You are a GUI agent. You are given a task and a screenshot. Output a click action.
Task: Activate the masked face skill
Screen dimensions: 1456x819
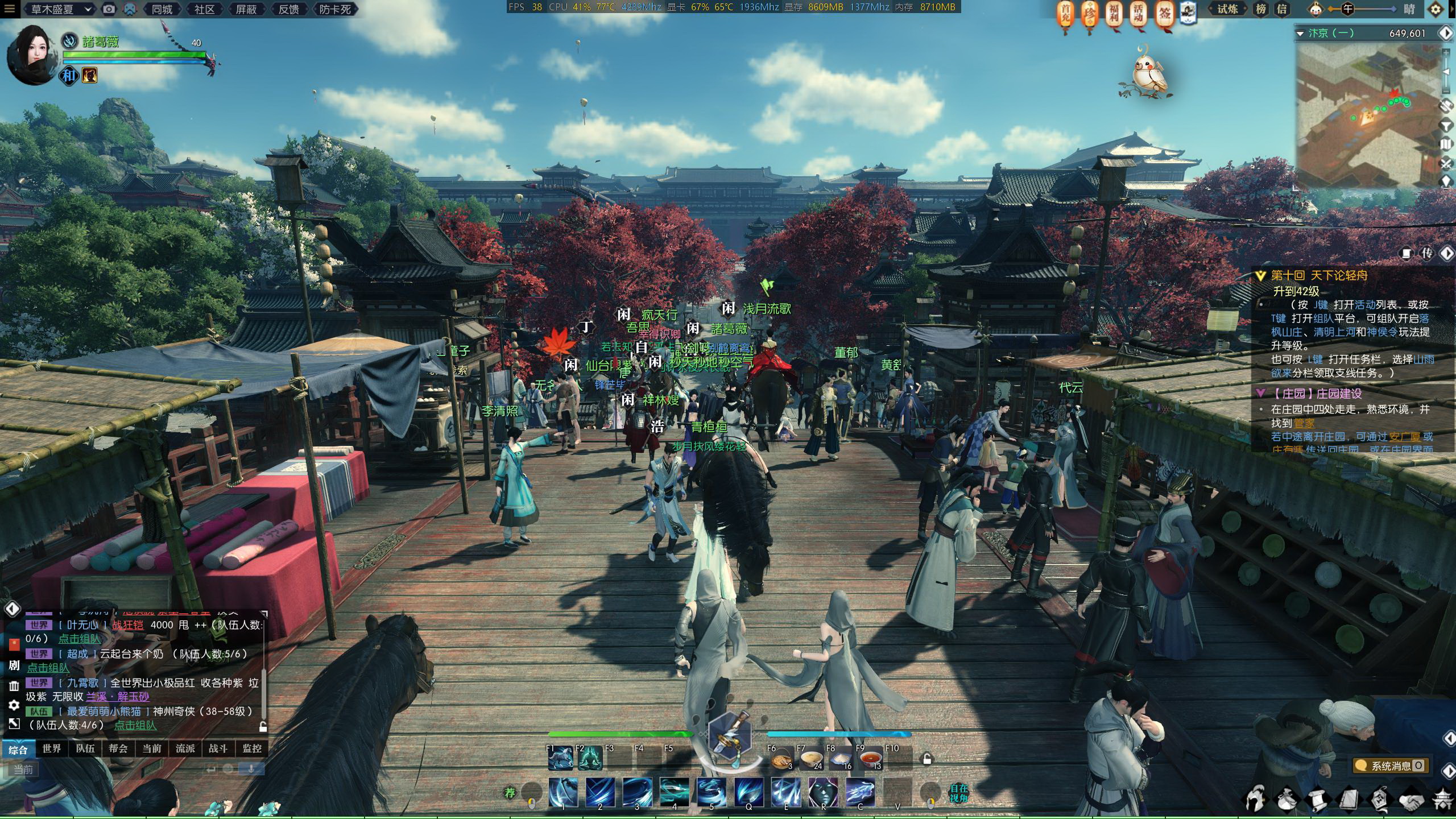coord(822,792)
